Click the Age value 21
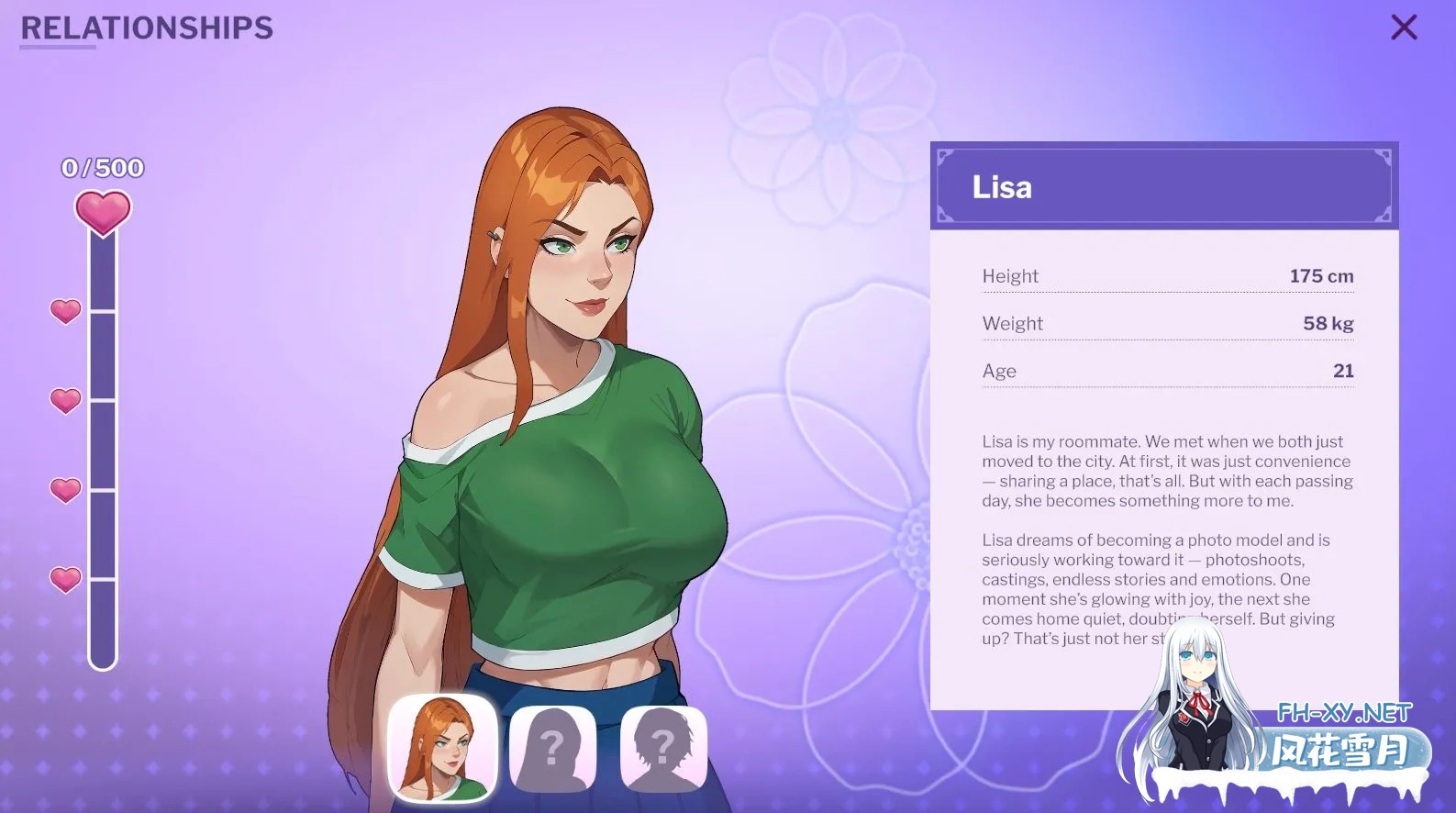The image size is (1456, 813). (1343, 371)
